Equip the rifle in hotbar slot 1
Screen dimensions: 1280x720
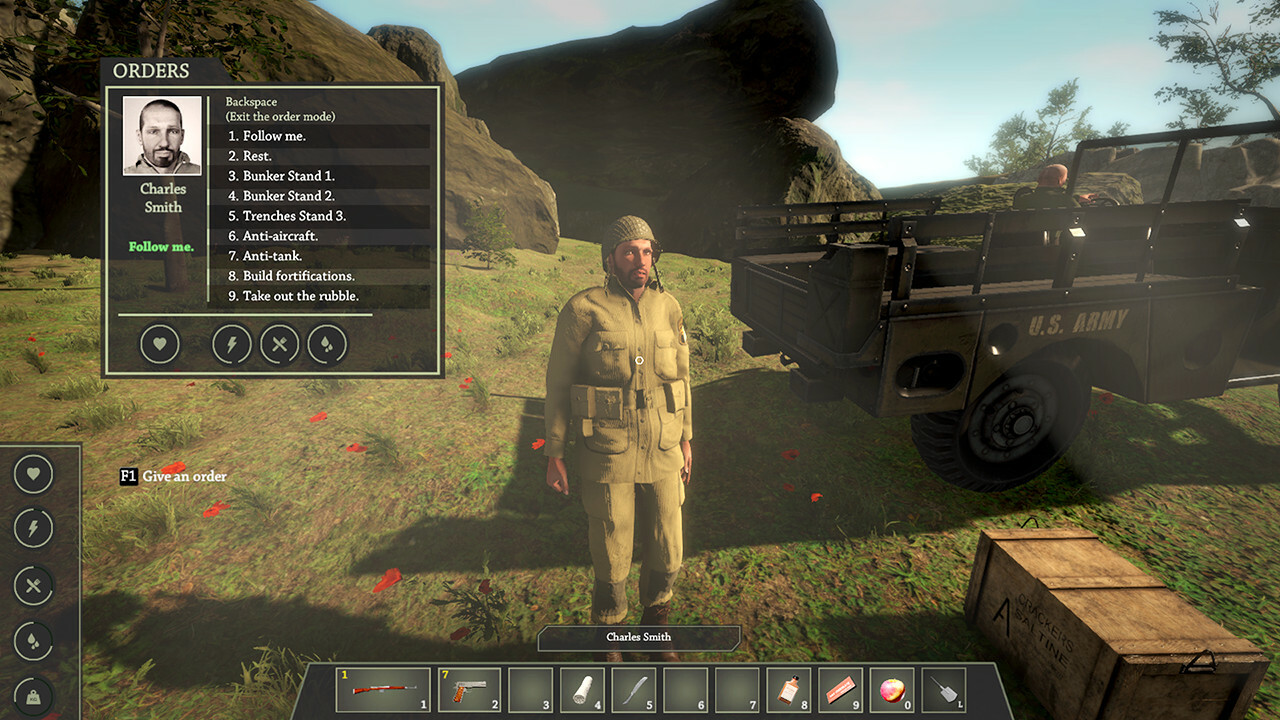tap(383, 690)
